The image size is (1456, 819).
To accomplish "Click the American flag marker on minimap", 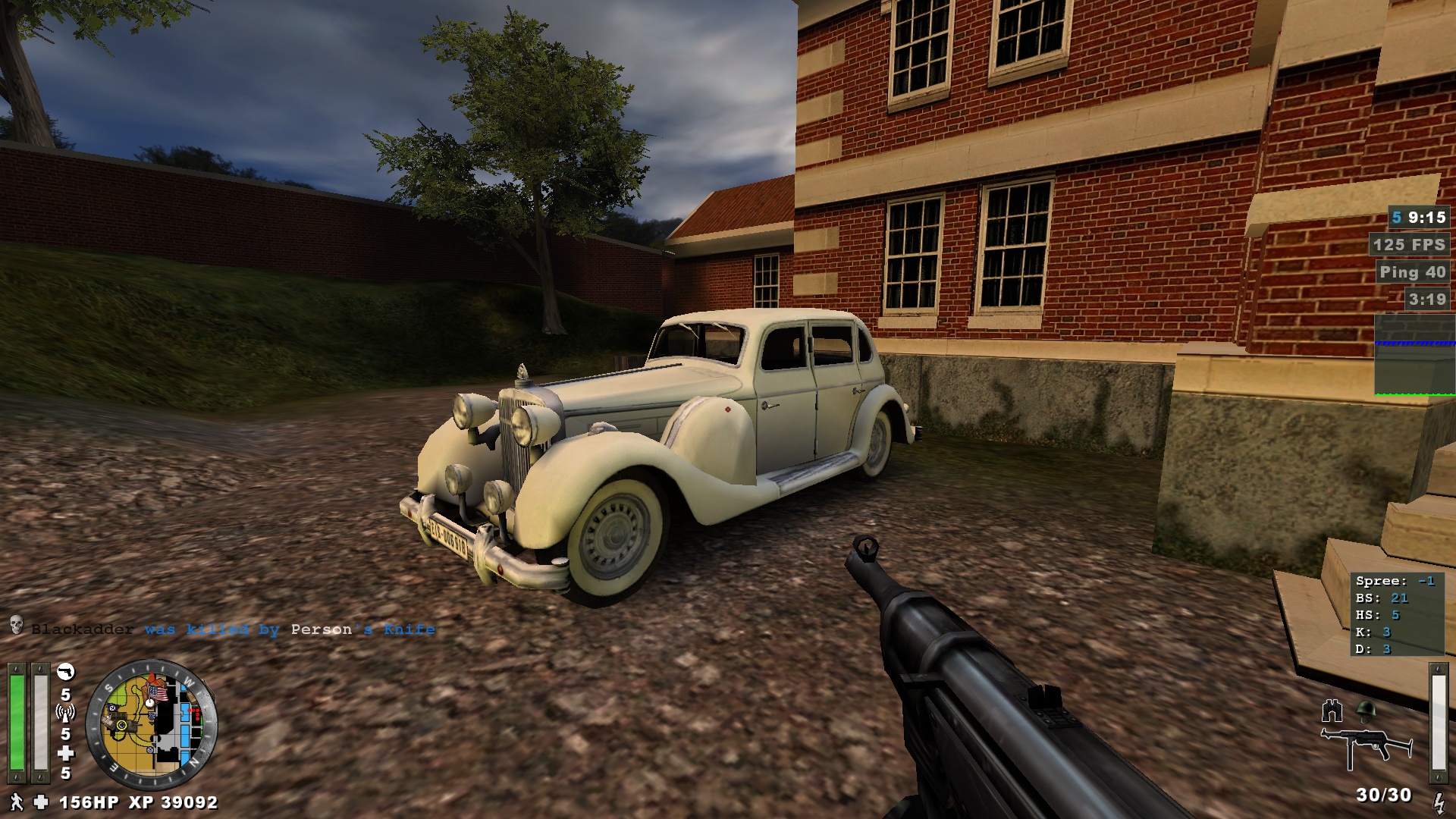I will click(158, 693).
